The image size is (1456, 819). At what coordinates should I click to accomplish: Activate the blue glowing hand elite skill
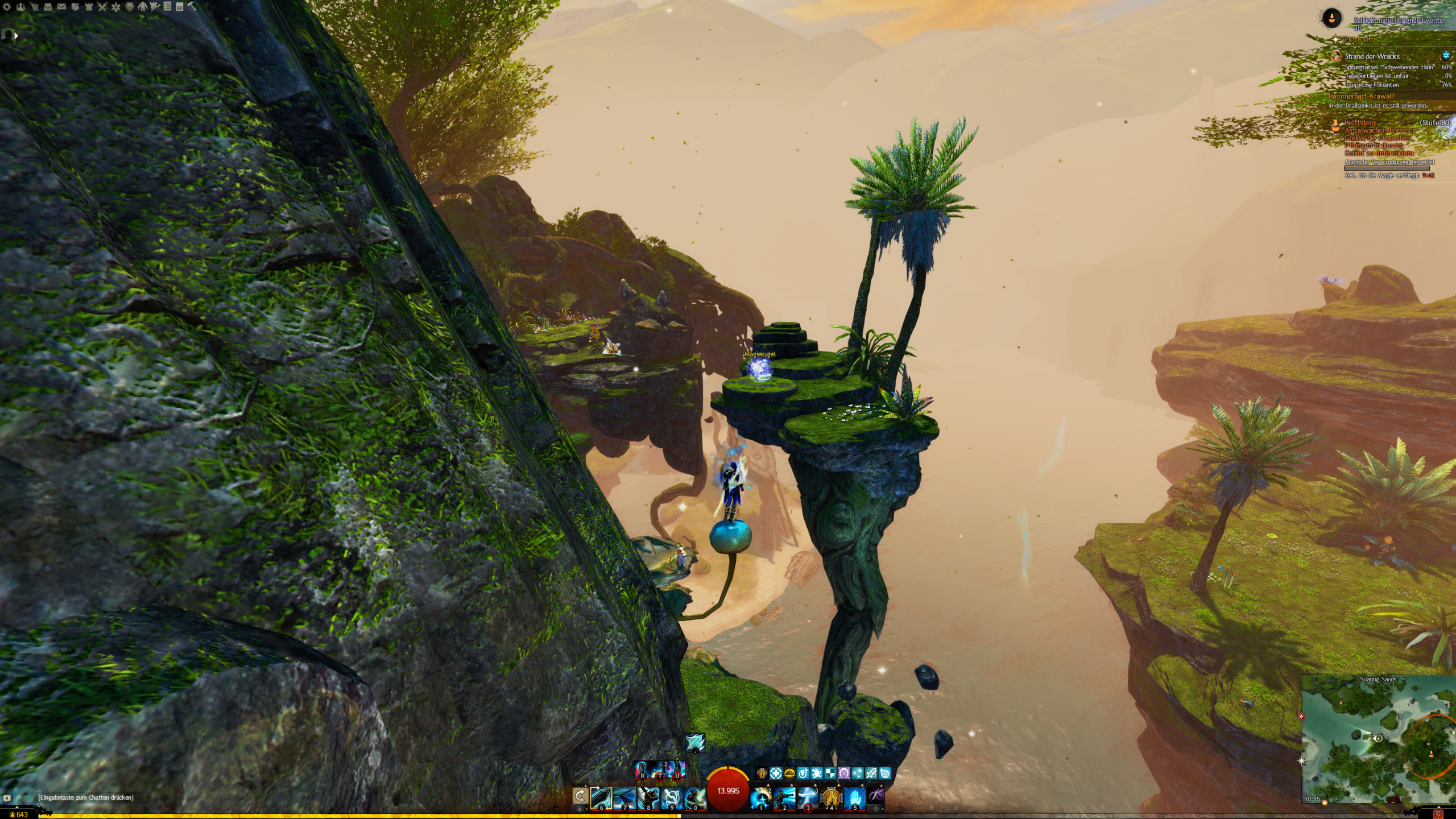coord(854,798)
